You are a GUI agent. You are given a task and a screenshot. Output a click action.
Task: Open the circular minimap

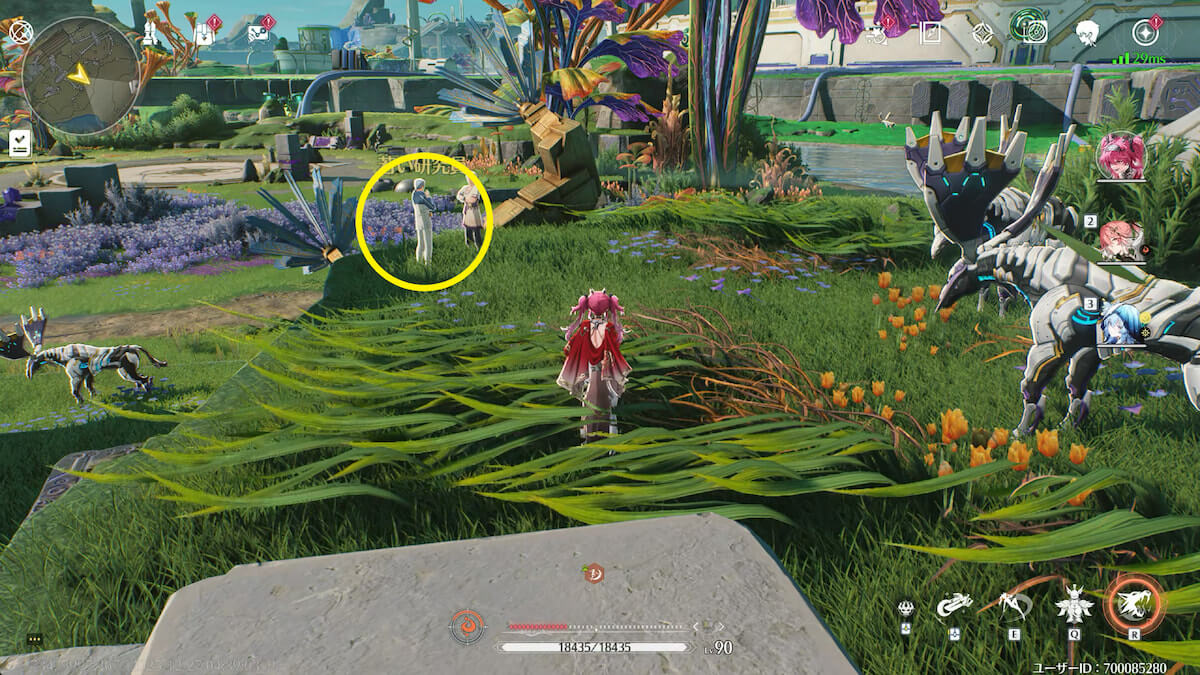(x=80, y=76)
